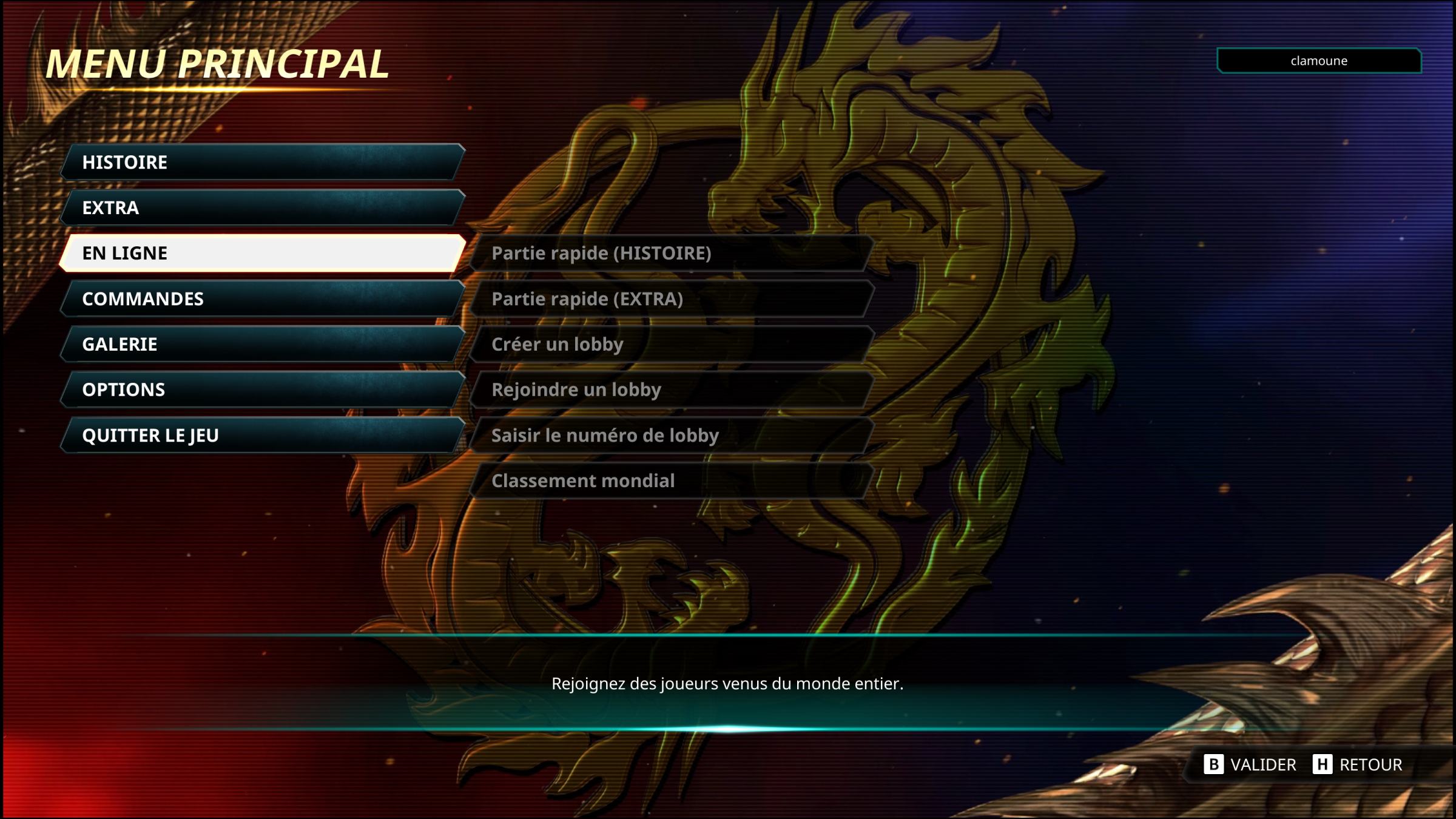Start Partie rapide (HISTOIRE)

[671, 253]
